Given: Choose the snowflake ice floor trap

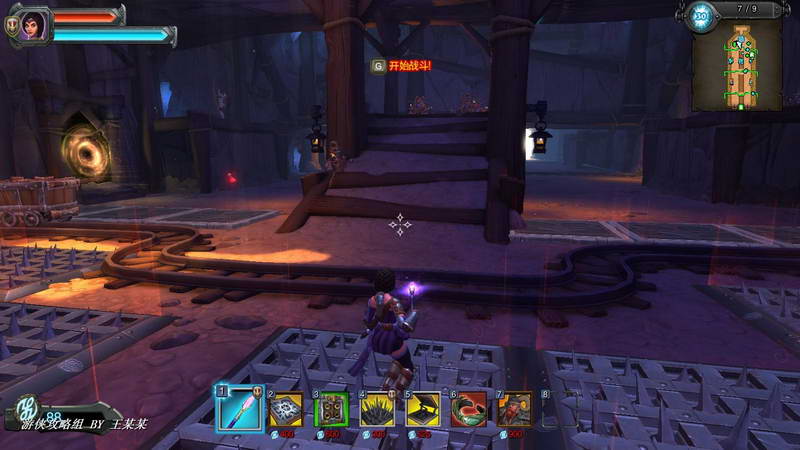Looking at the screenshot, I should [285, 409].
